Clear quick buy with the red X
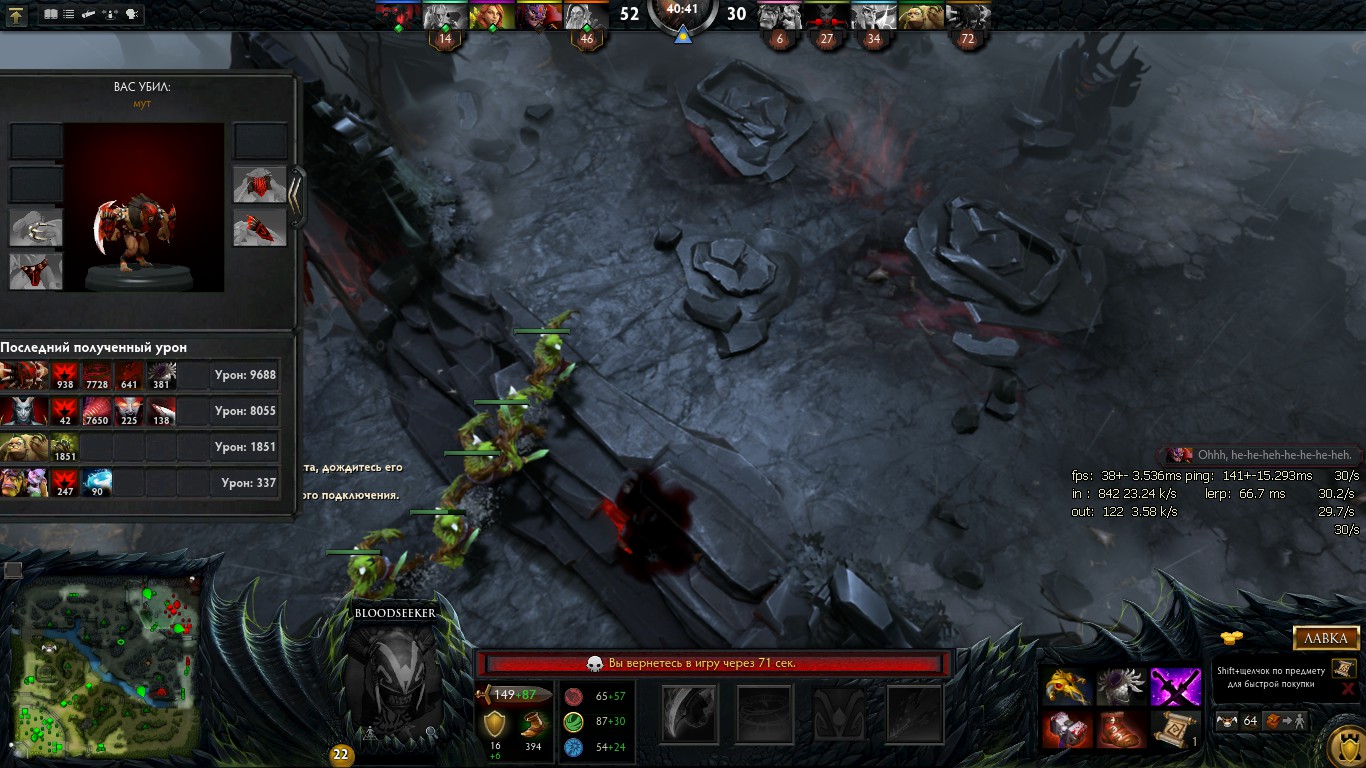1366x768 pixels. pos(1348,689)
